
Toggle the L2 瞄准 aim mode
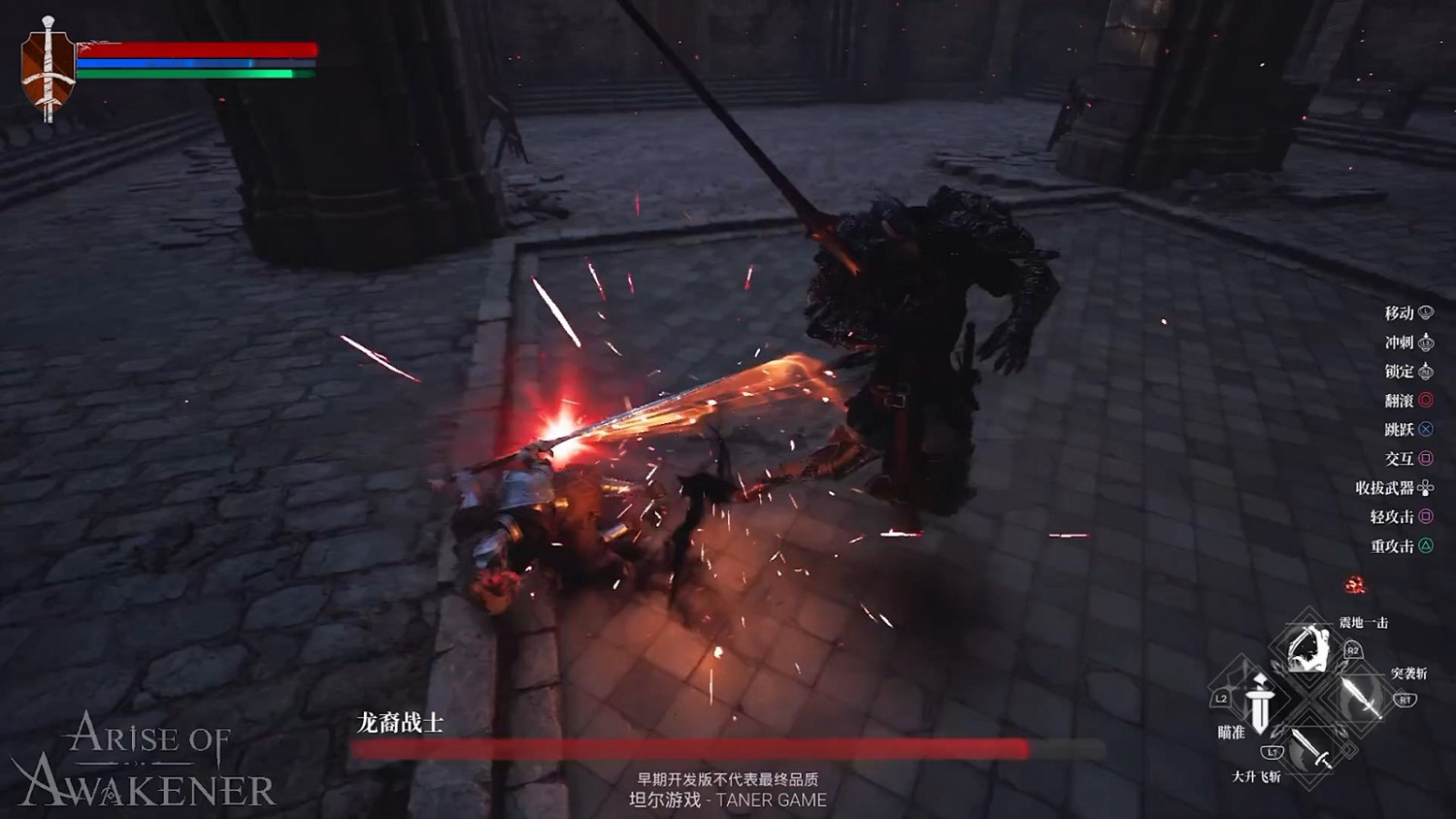(1222, 700)
